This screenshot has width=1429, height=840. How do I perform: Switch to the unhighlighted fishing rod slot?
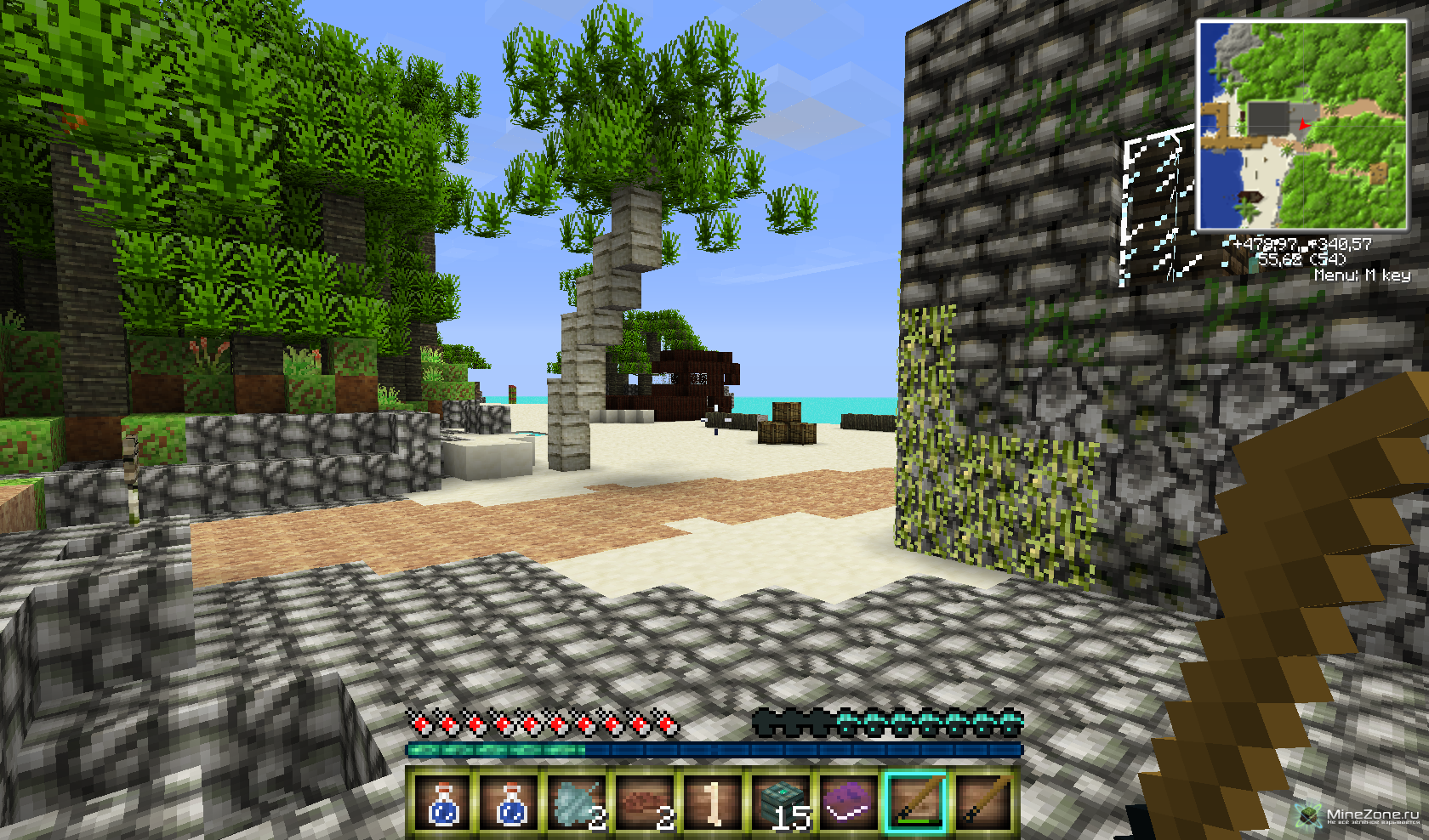click(x=985, y=803)
